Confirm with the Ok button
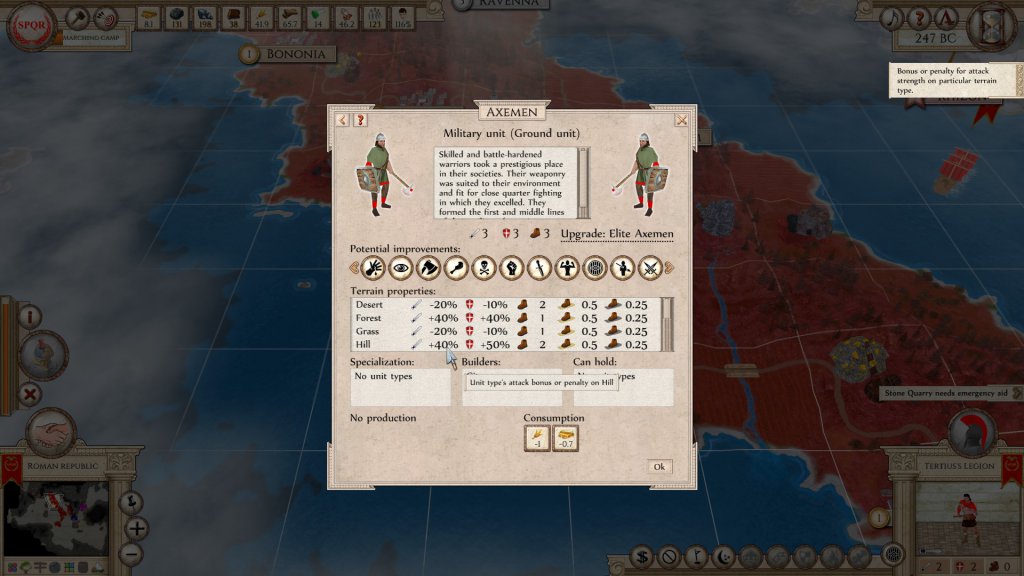 658,467
